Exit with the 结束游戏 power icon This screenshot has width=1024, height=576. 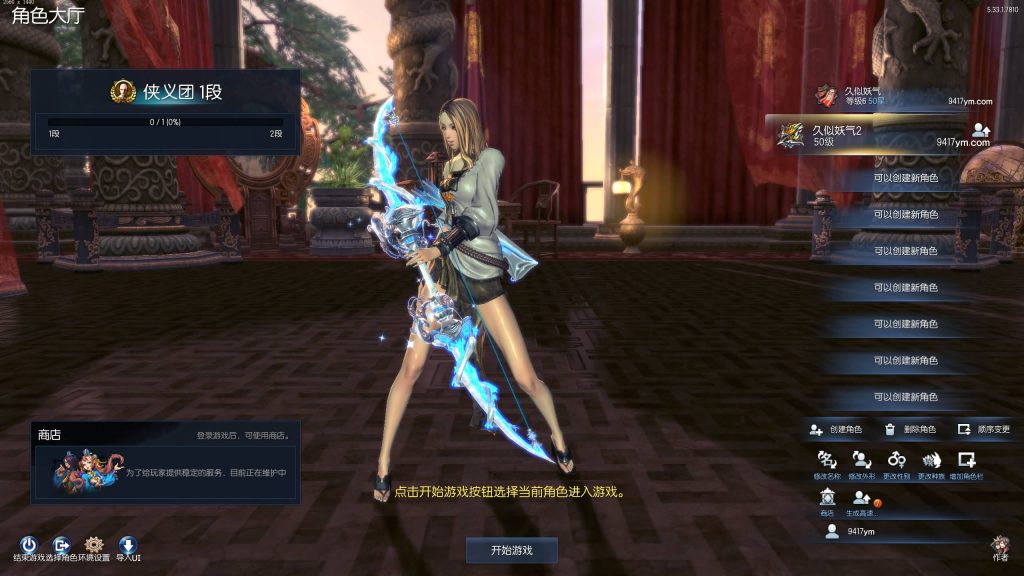pyautogui.click(x=28, y=545)
